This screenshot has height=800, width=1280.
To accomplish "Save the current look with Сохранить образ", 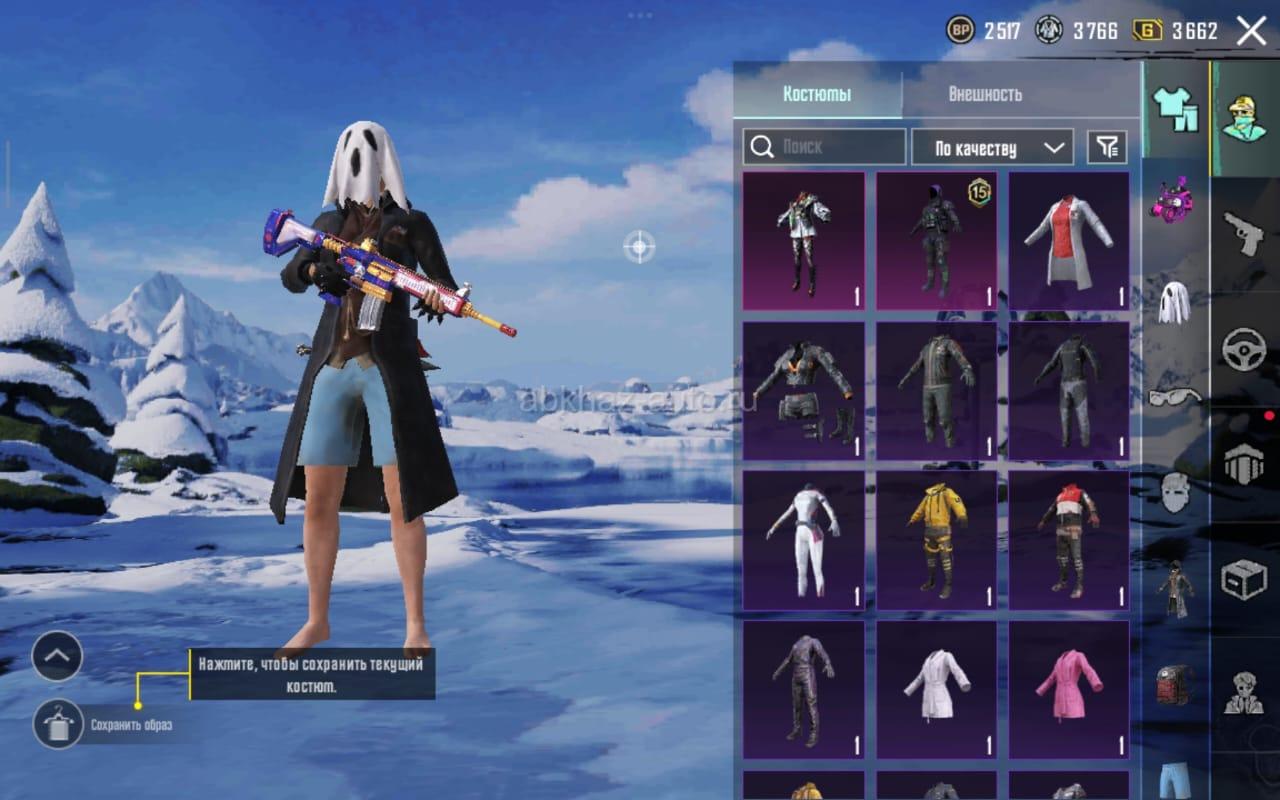I will tap(58, 724).
